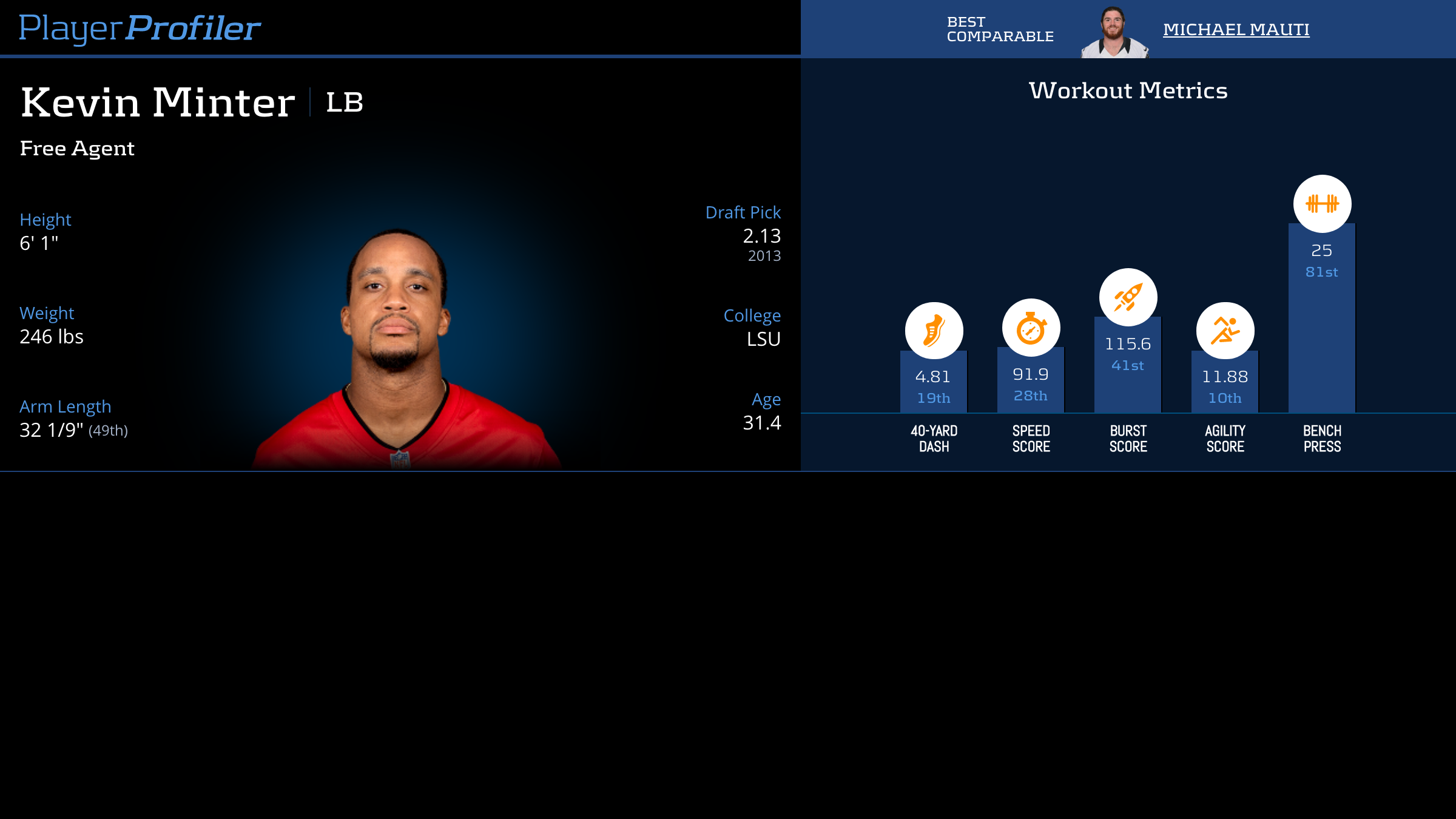Click Michael Mauti's headshot thumbnail

click(1114, 33)
